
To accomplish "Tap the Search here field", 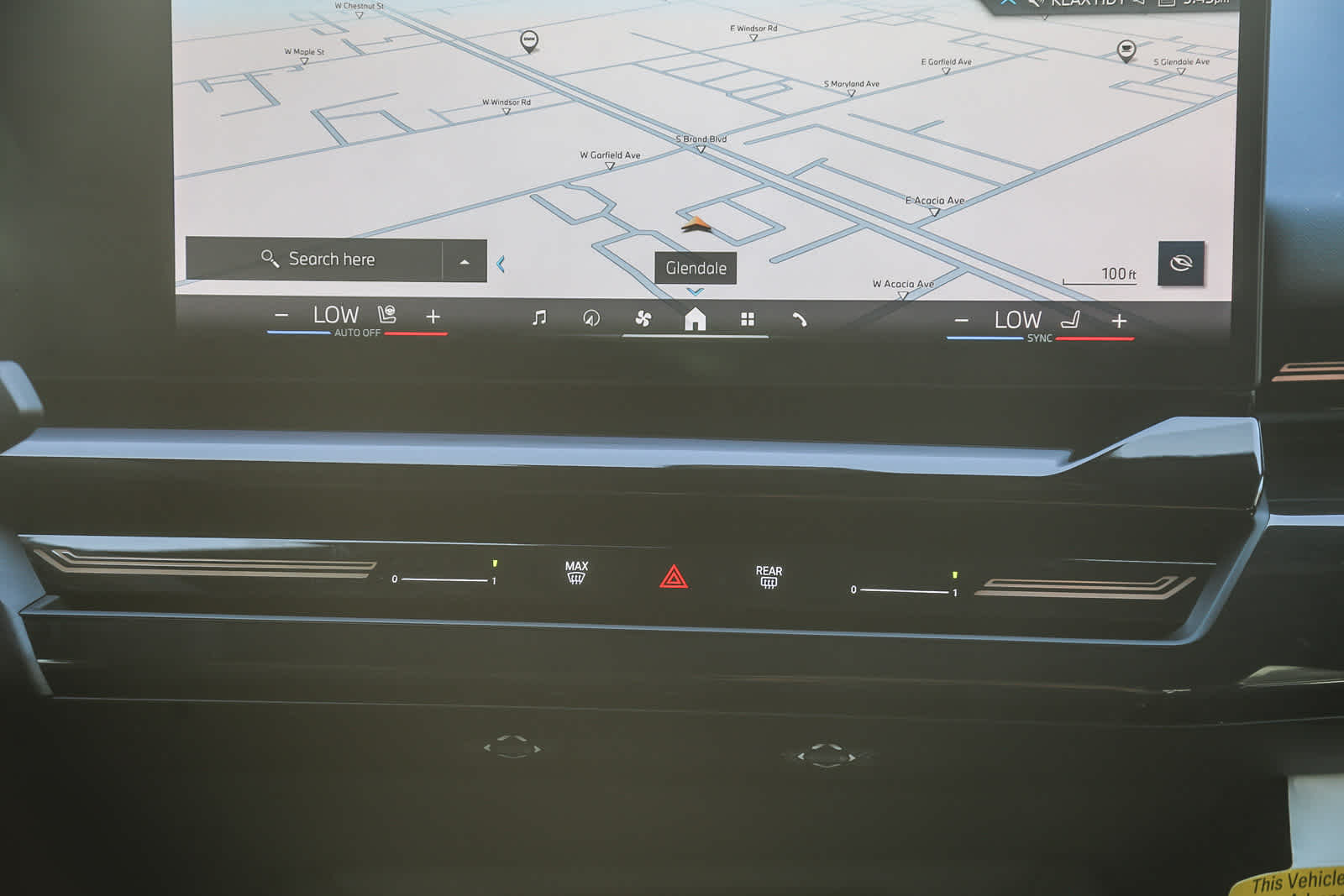I will pos(318,259).
